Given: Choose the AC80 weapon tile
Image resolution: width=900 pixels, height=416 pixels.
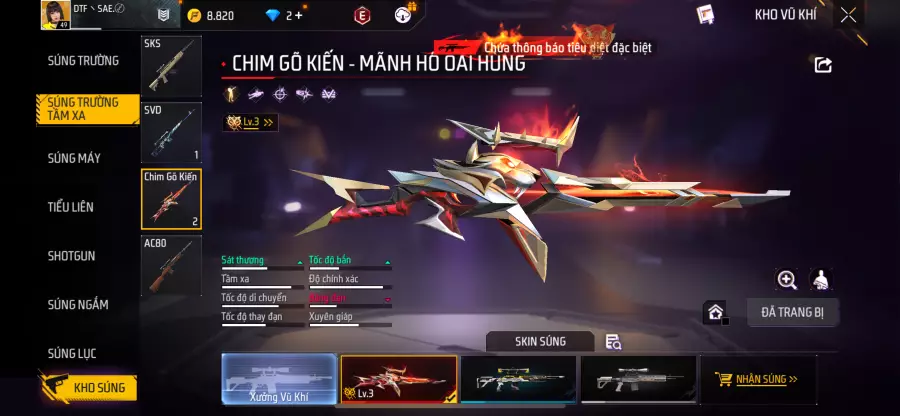Looking at the screenshot, I should click(171, 265).
